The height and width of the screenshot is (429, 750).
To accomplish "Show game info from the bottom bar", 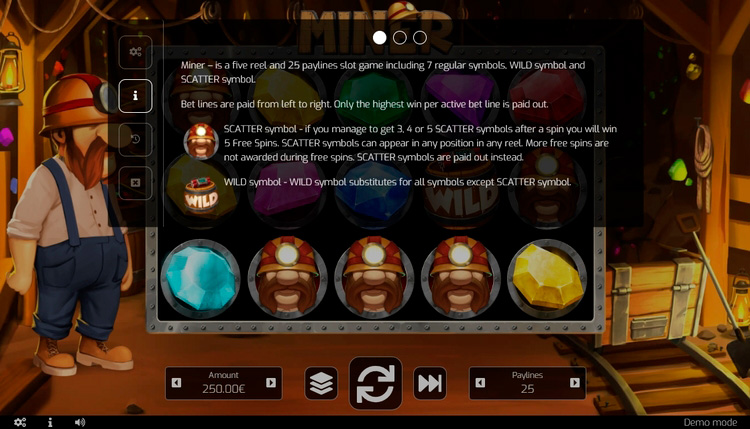I will 50,422.
